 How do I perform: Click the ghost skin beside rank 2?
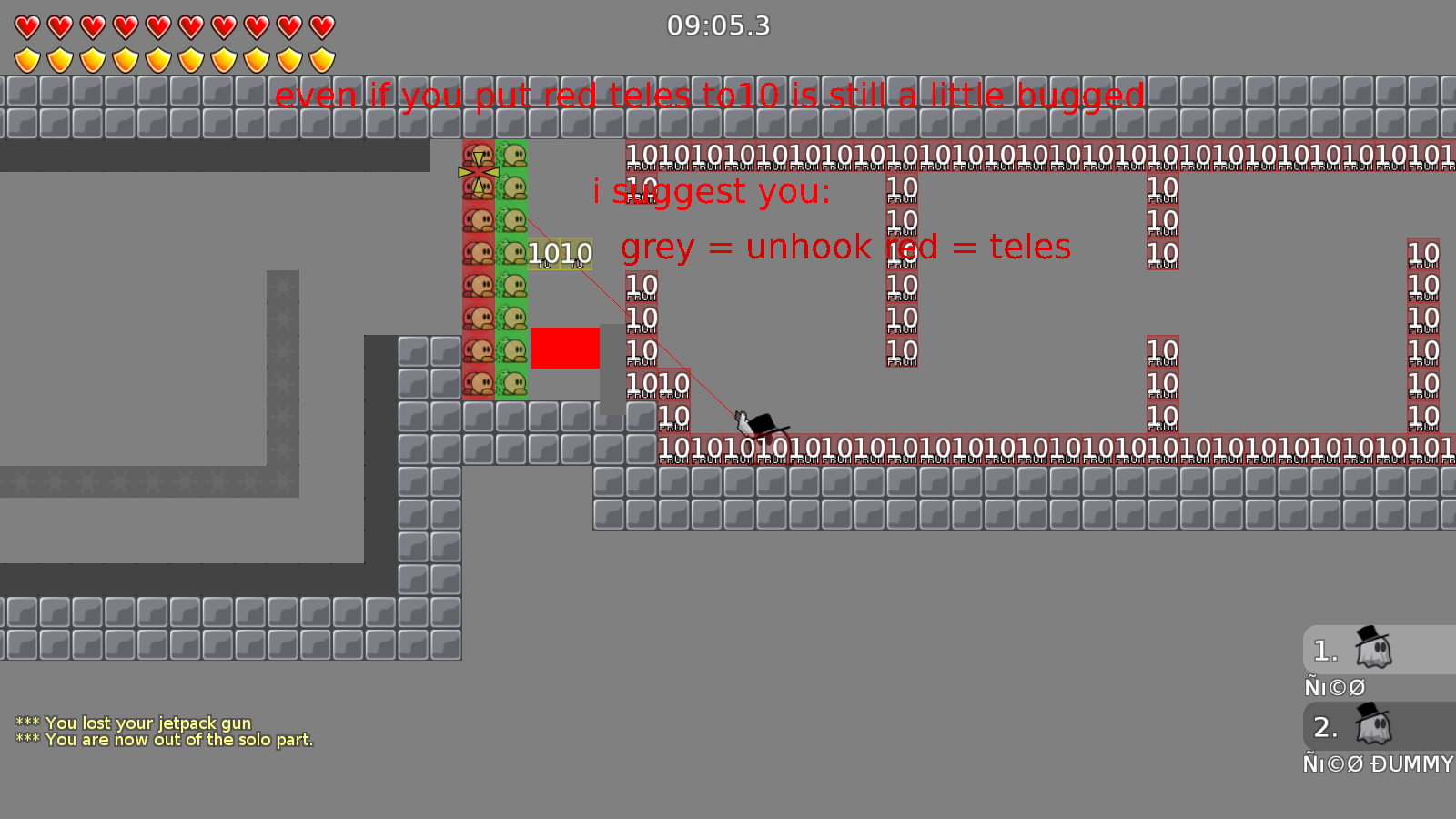tap(1376, 729)
